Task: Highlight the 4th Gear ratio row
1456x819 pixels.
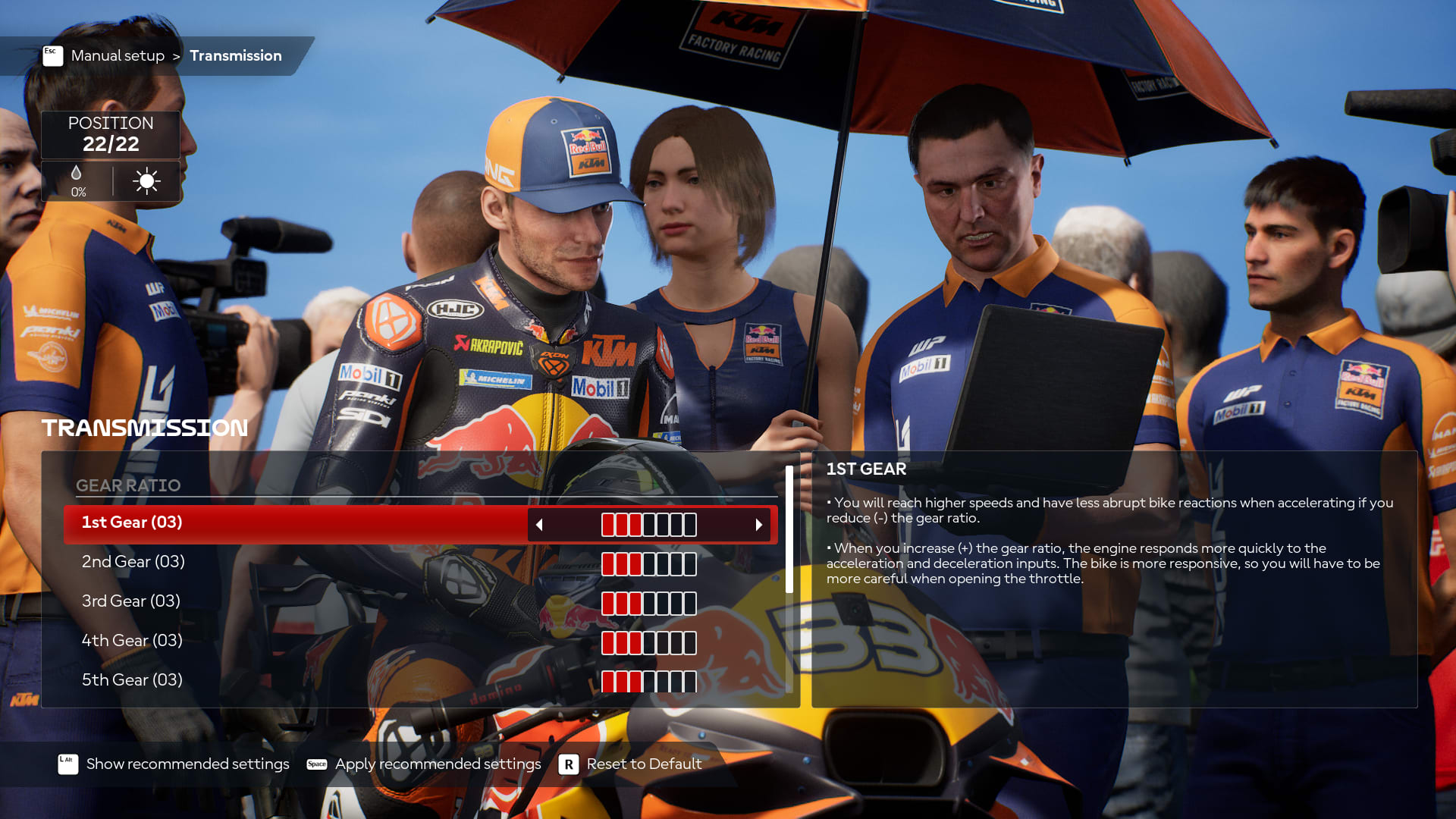Action: point(133,641)
